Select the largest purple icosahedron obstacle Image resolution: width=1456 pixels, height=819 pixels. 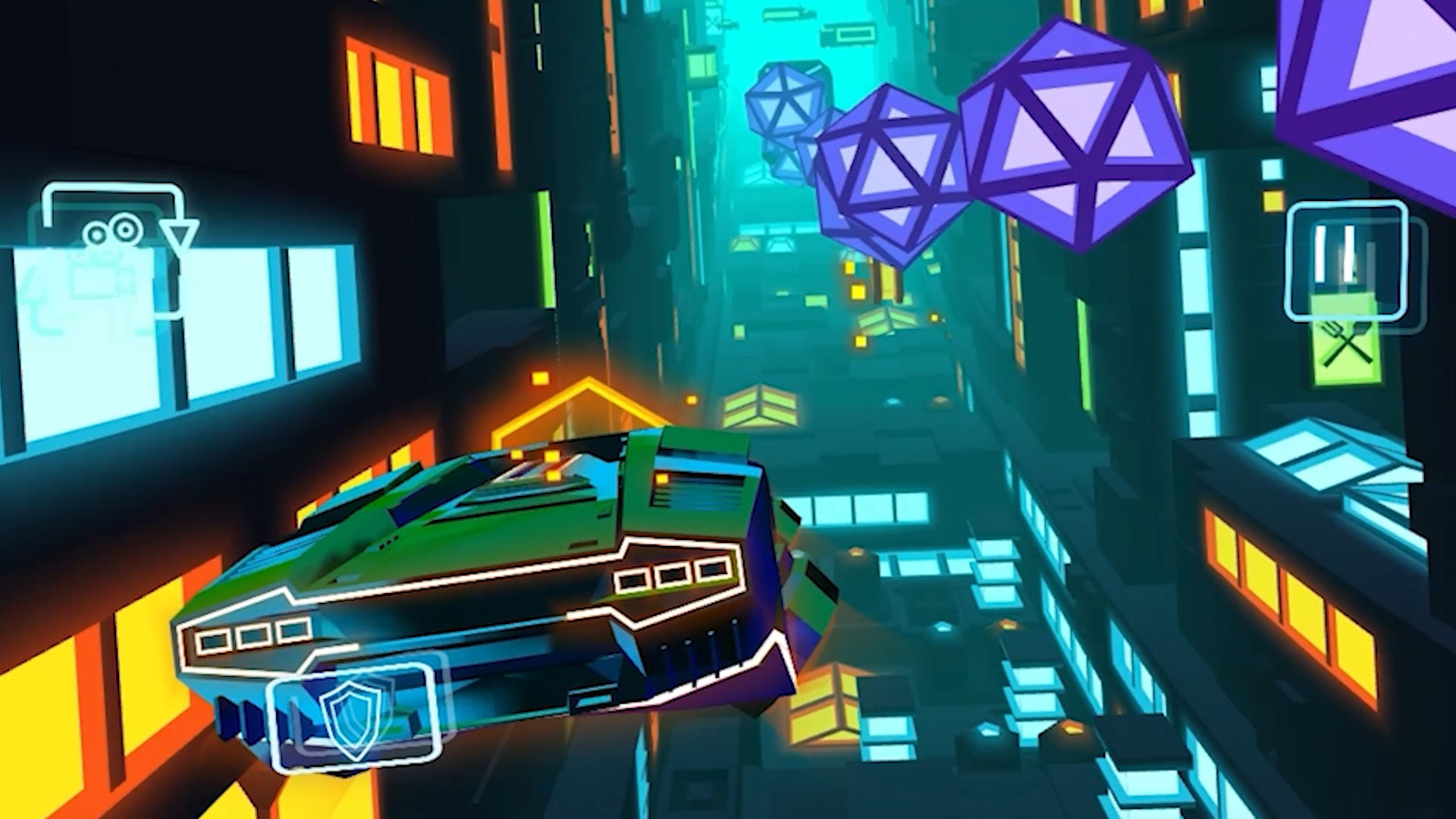pos(1077,136)
